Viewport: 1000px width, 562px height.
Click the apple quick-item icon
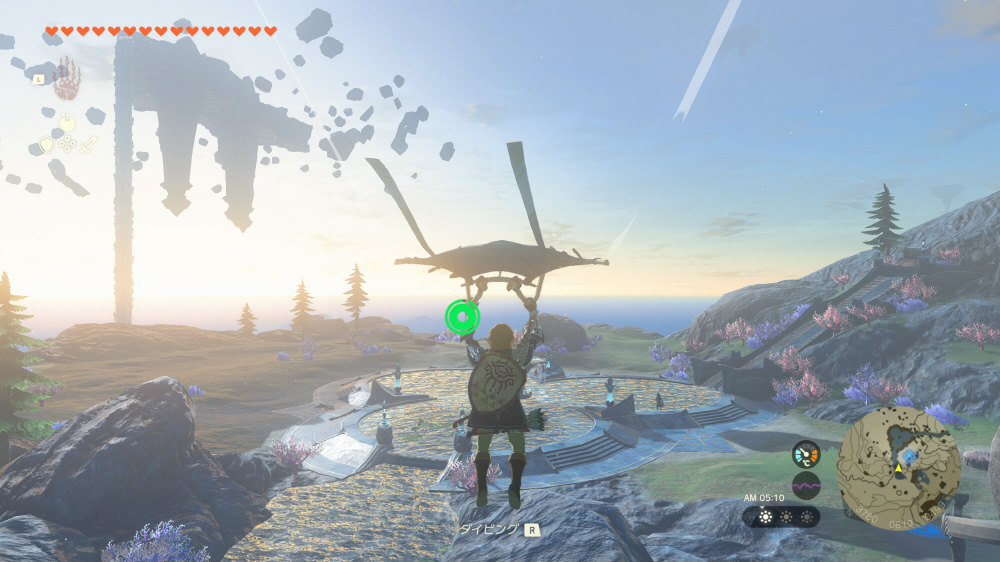coord(67,123)
